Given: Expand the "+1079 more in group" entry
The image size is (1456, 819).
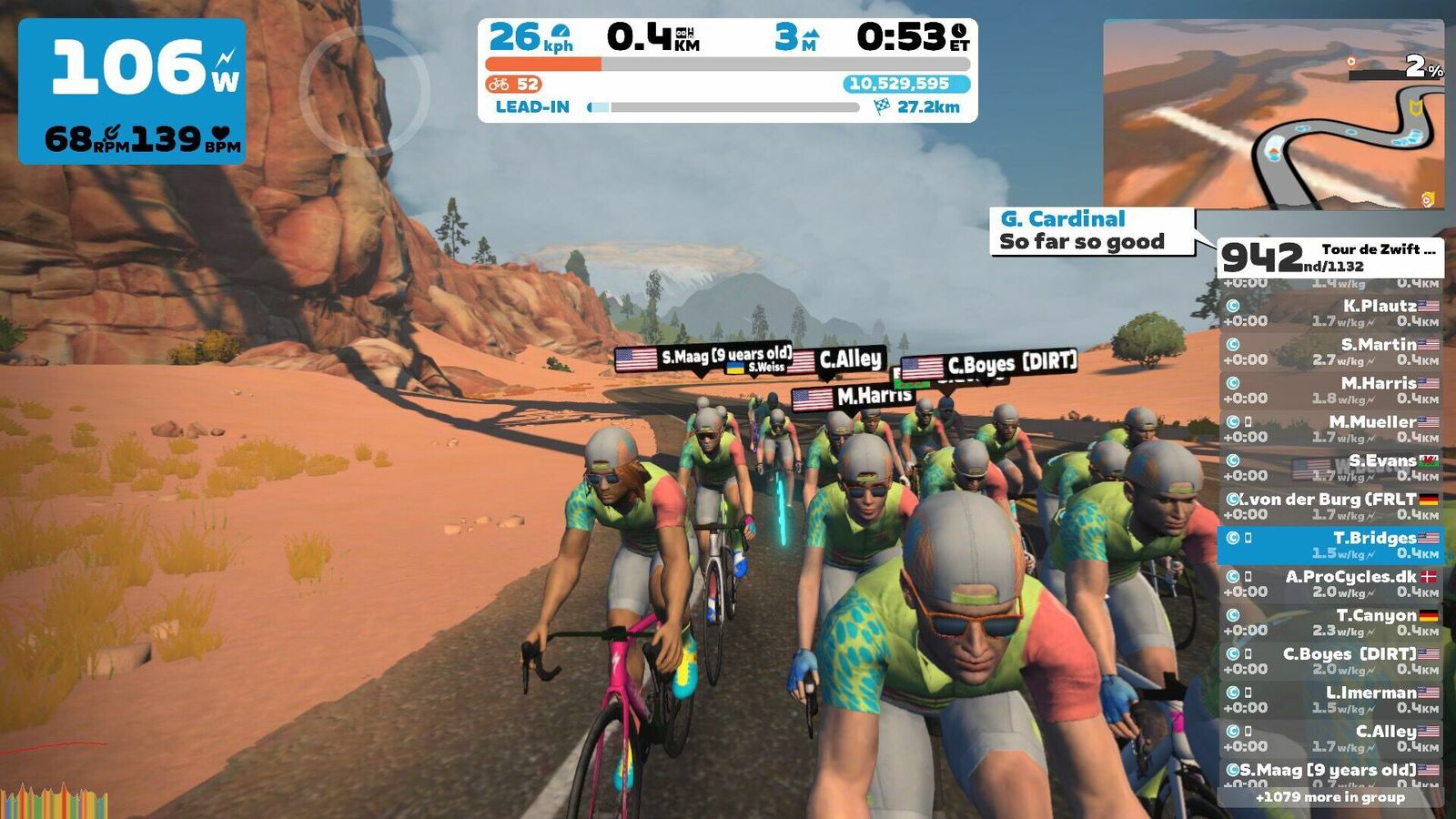Looking at the screenshot, I should (1330, 797).
